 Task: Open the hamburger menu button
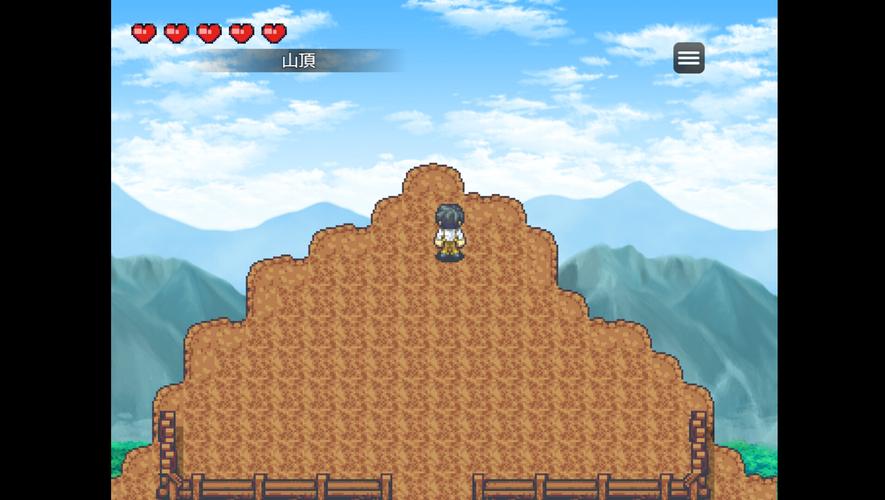tap(688, 58)
